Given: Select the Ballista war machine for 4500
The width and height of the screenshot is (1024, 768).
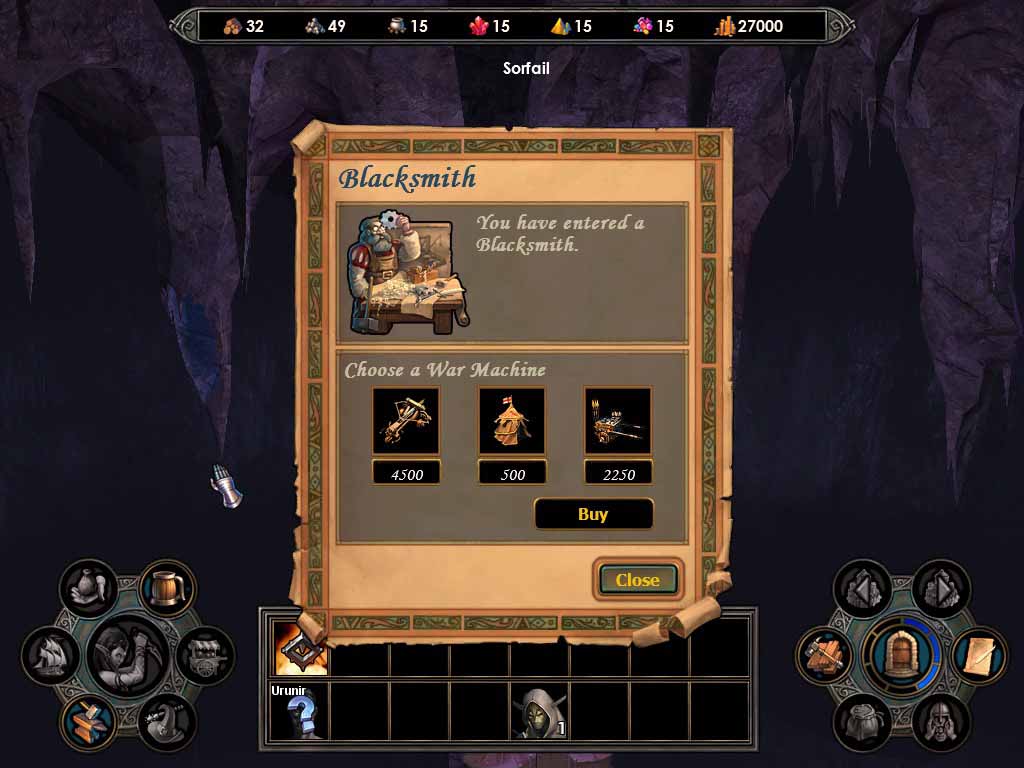Looking at the screenshot, I should point(405,421).
